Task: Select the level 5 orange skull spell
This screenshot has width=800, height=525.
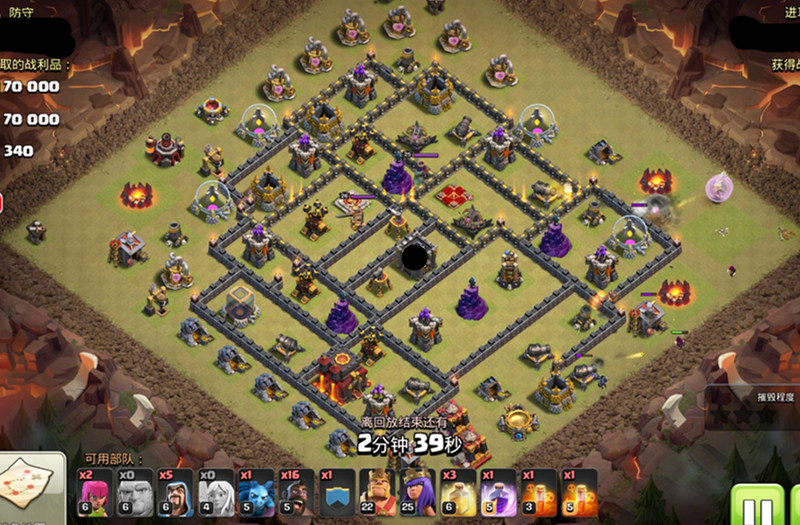Action: click(x=579, y=492)
